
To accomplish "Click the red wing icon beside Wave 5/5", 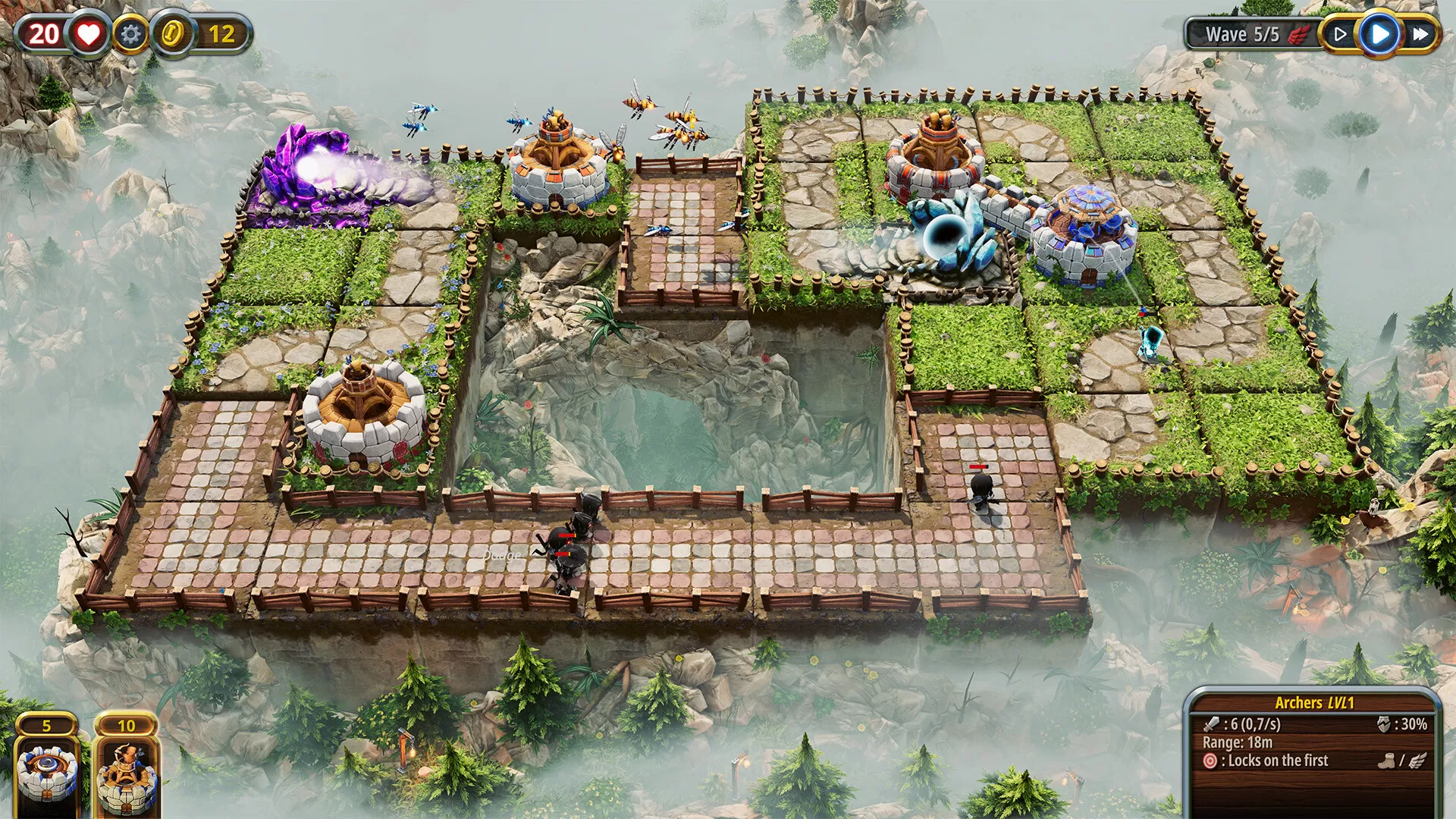I will tap(1299, 33).
